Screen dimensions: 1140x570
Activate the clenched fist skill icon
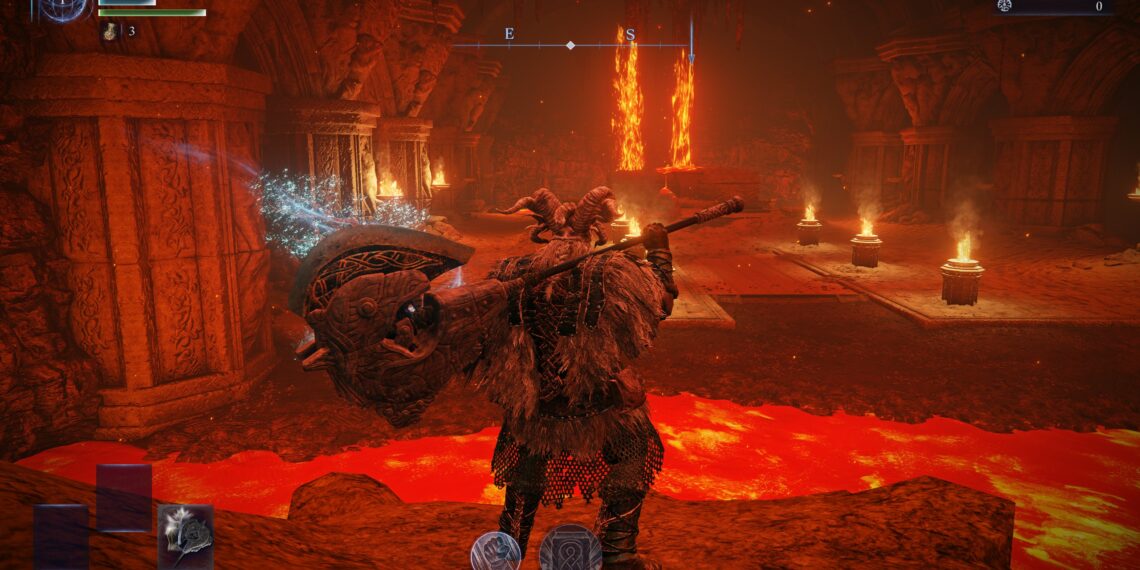pos(496,551)
